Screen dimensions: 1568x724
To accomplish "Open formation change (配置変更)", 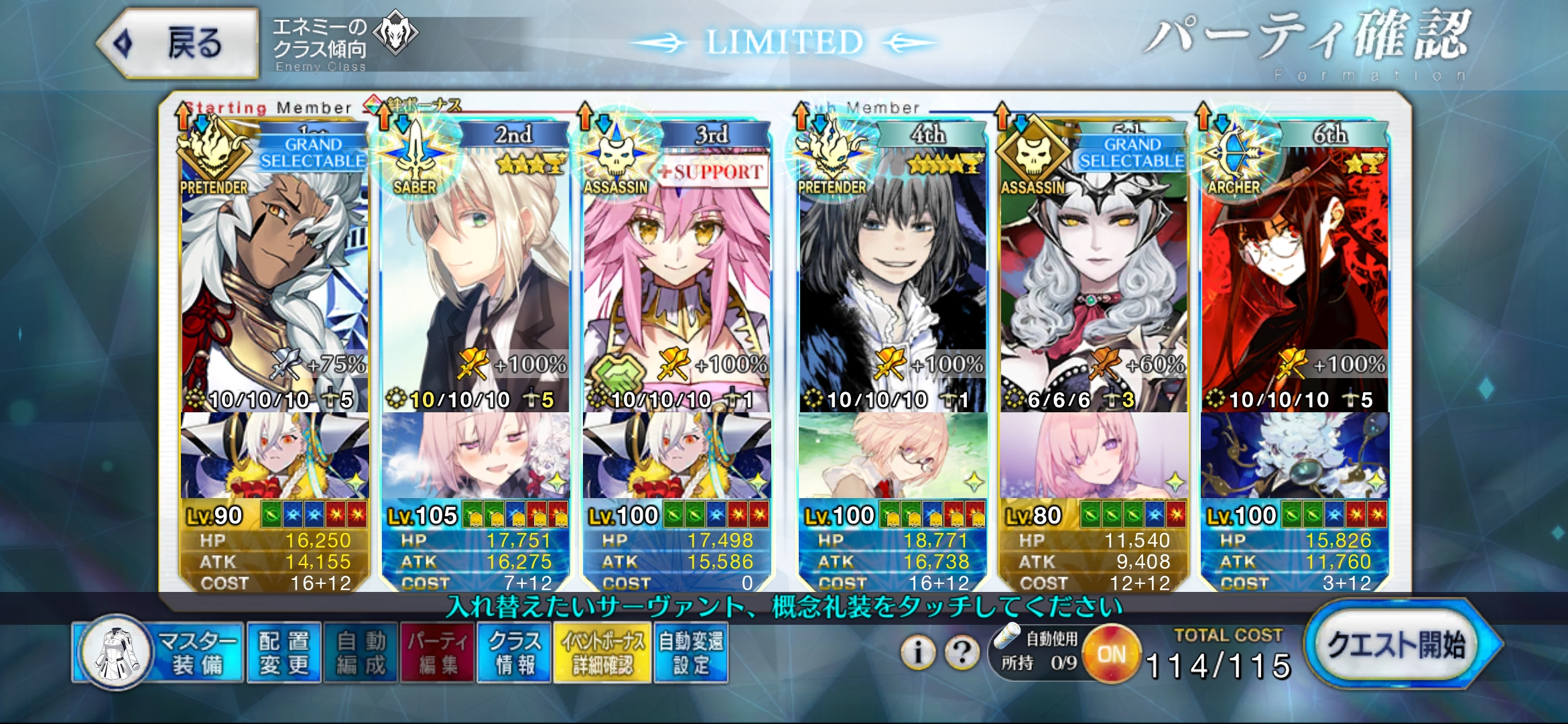I will click(x=284, y=652).
